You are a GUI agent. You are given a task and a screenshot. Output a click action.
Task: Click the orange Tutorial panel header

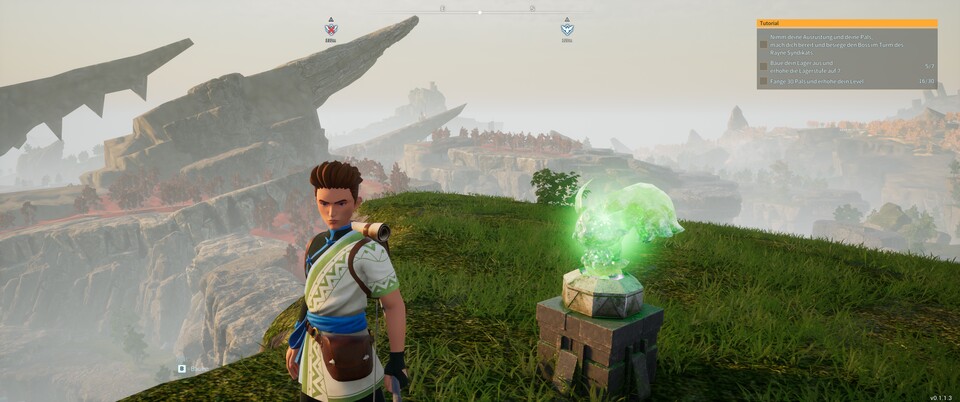[847, 23]
